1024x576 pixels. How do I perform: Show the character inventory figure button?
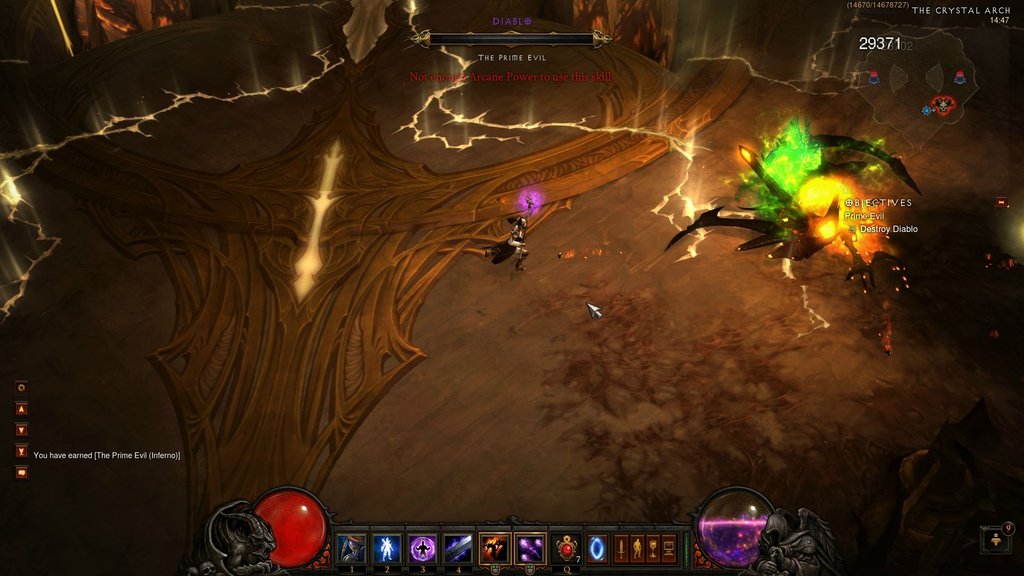[x=637, y=548]
